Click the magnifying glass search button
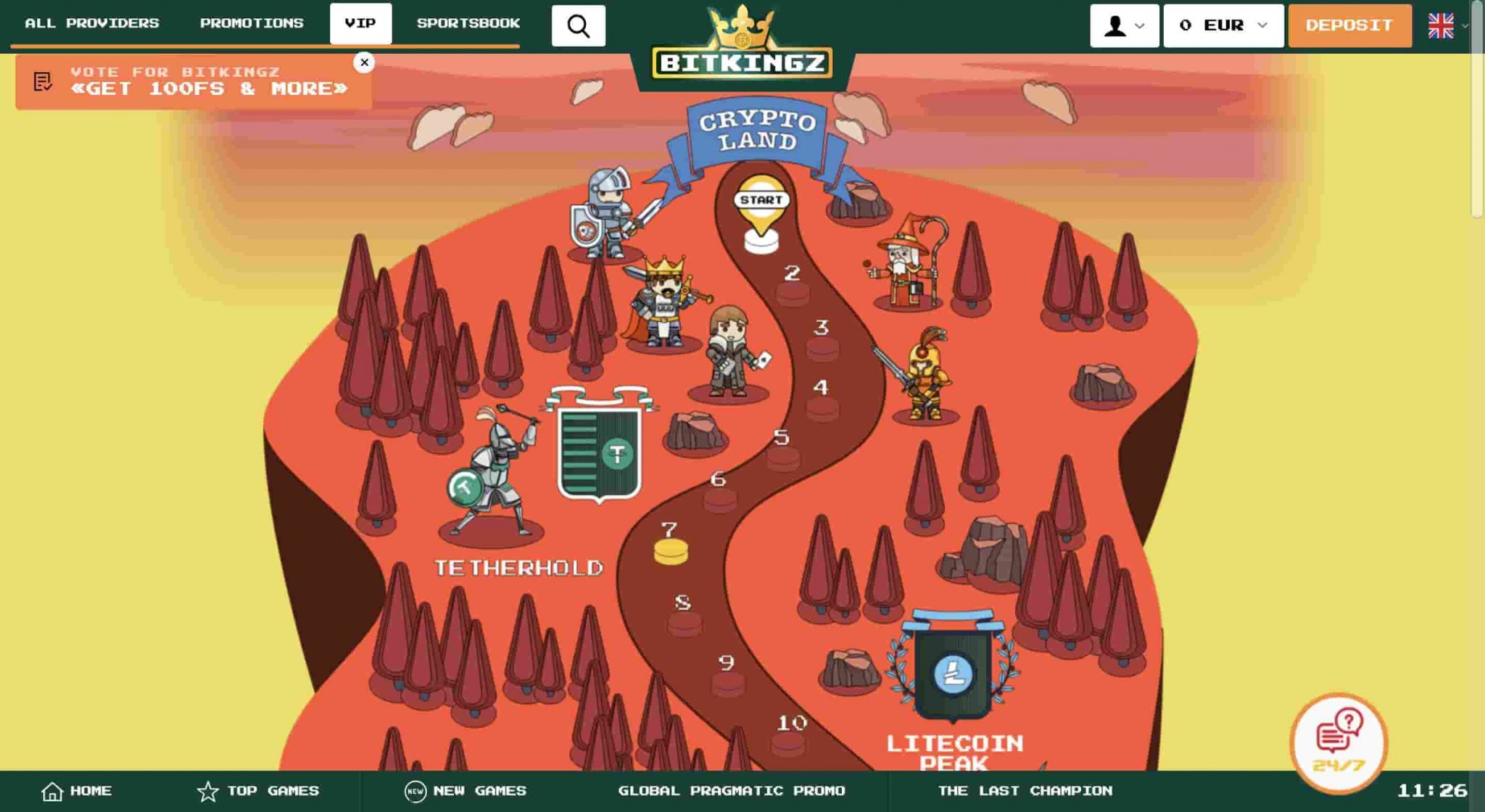 [578, 26]
